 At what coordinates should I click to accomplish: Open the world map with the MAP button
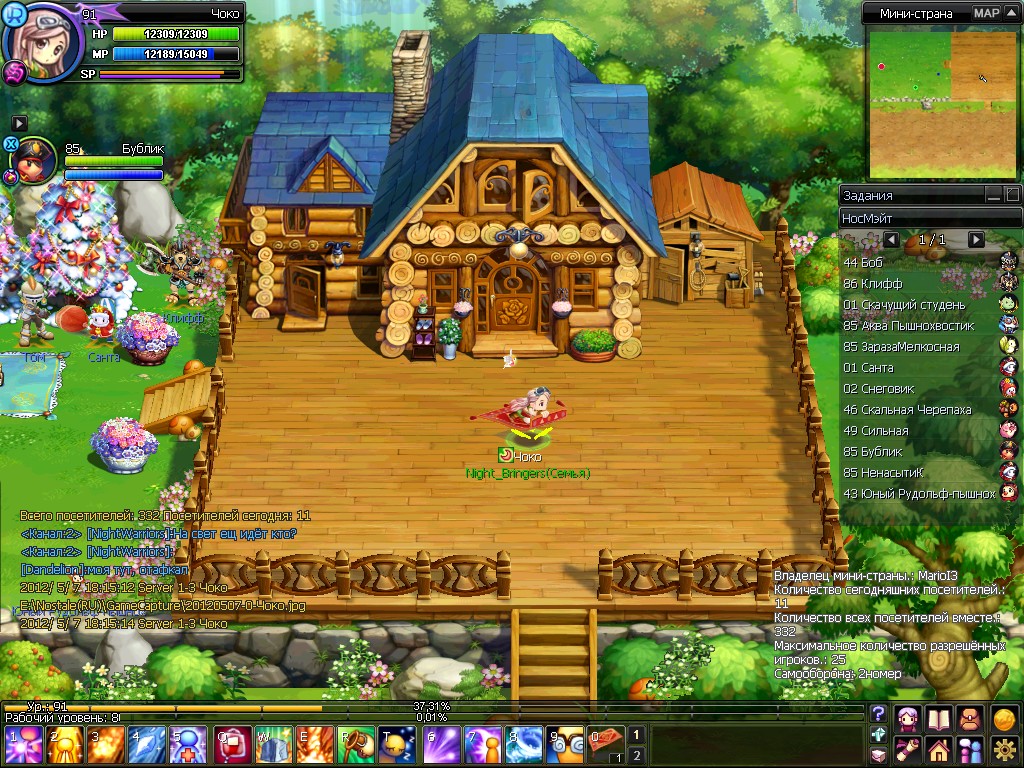click(986, 13)
